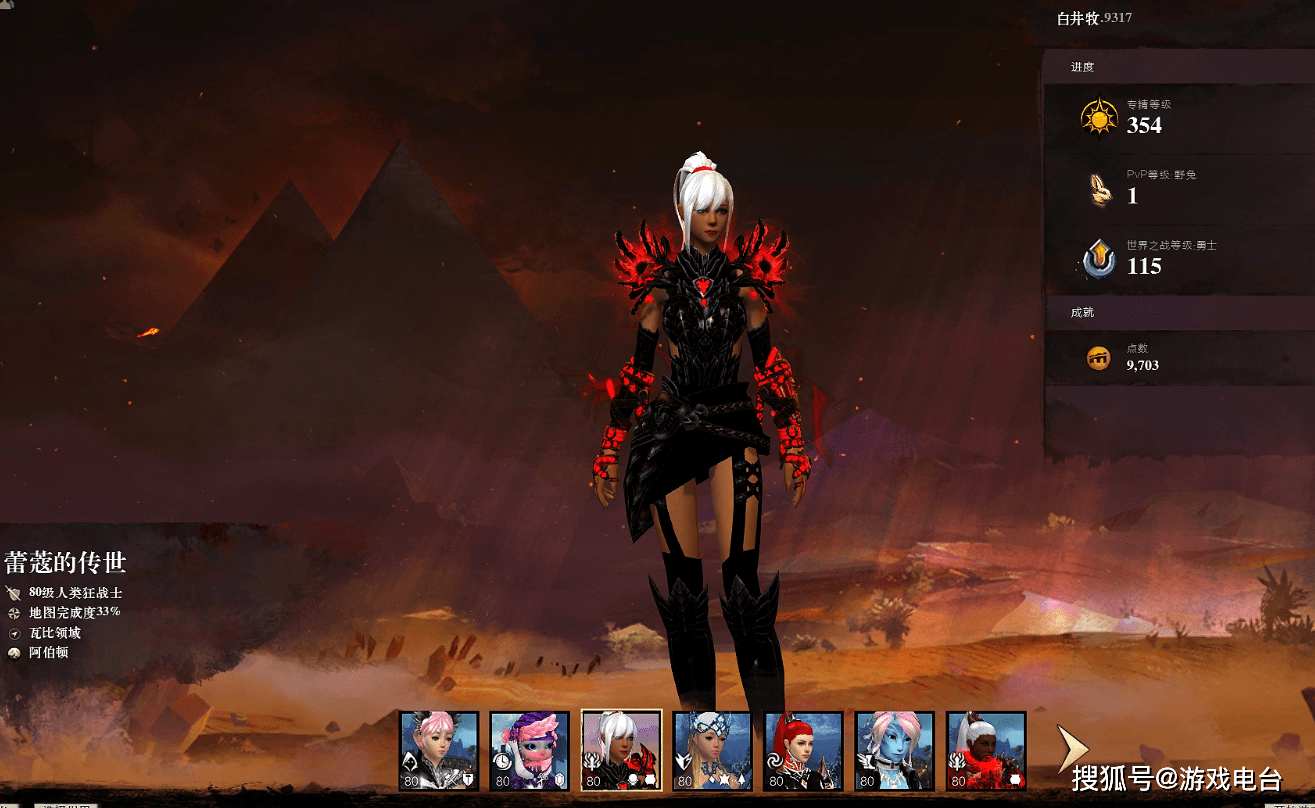Image resolution: width=1315 pixels, height=808 pixels.
Task: Select the dark-skinned character in red armor
Action: click(986, 751)
